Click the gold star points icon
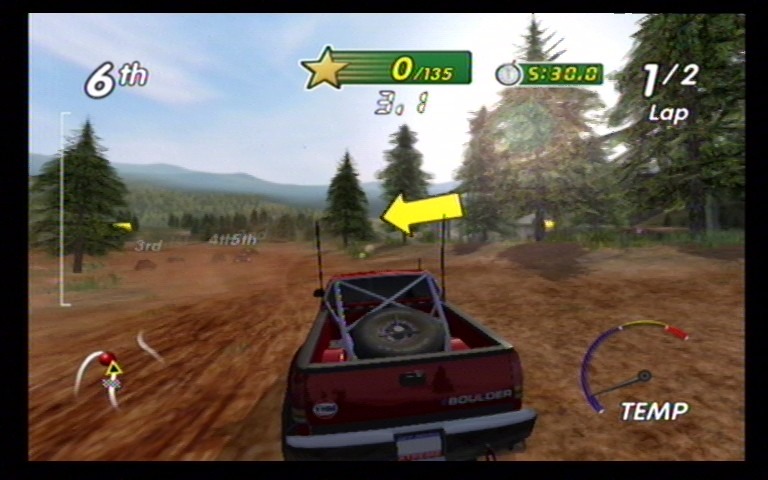Viewport: 768px width, 480px height. point(325,68)
